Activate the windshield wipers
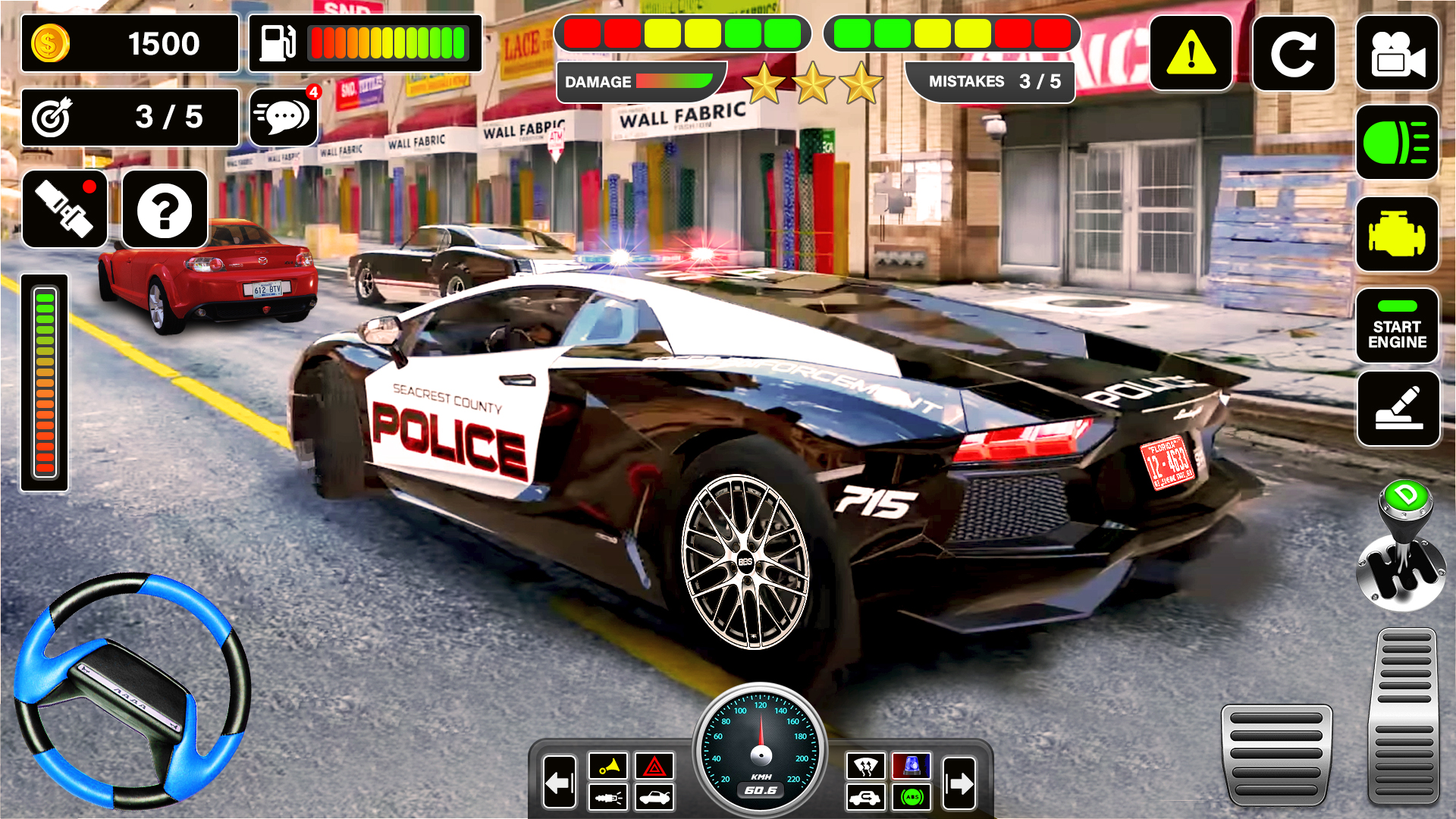1456x819 pixels. [x=867, y=767]
